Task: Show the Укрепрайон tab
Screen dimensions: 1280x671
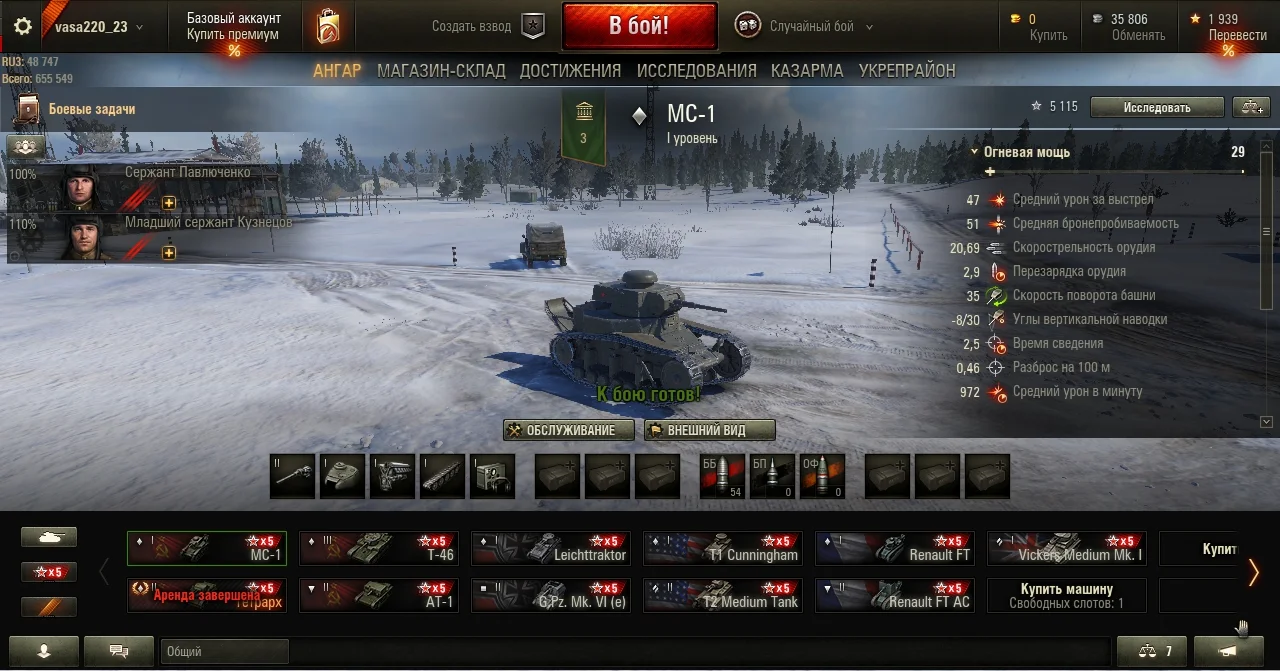Action: [906, 71]
